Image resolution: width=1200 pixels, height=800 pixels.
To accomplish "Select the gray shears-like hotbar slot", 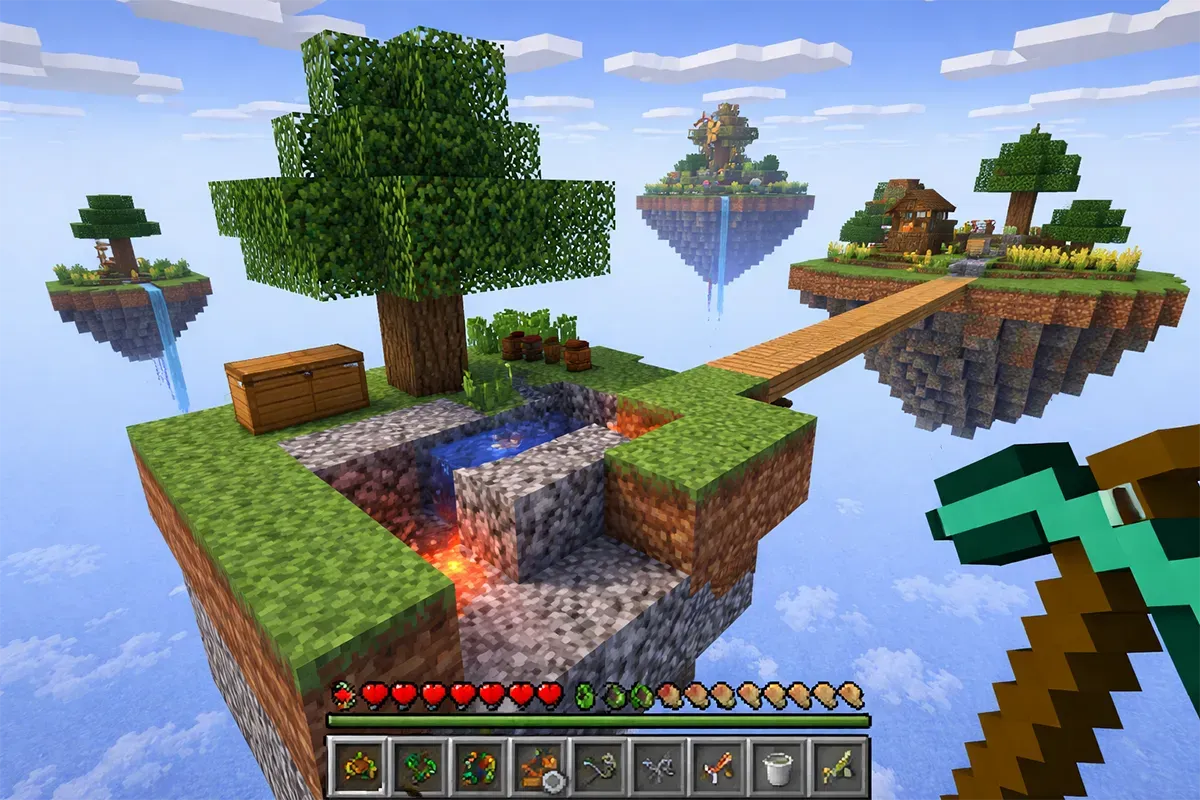I will pyautogui.click(x=657, y=766).
